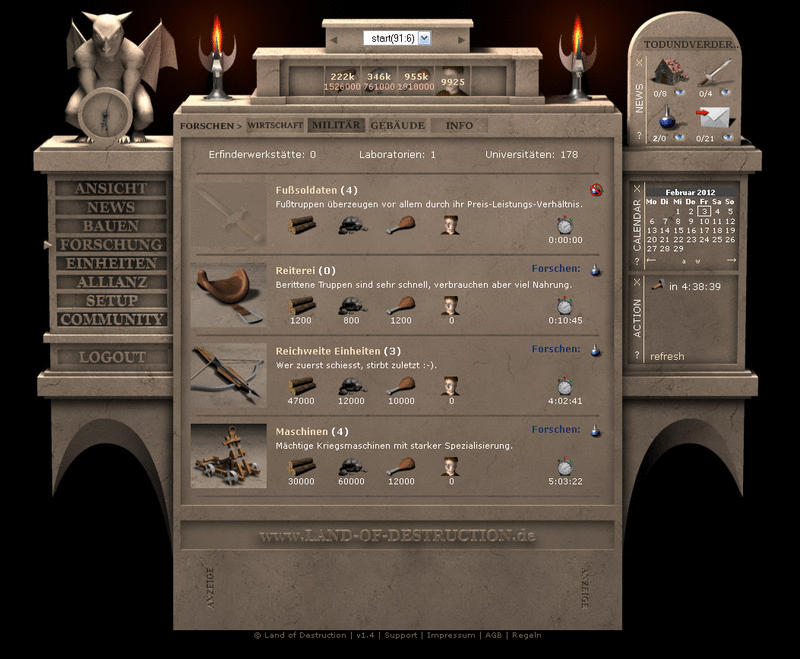The image size is (800, 659).
Task: Click refresh in the Action panel
Action: click(x=667, y=357)
